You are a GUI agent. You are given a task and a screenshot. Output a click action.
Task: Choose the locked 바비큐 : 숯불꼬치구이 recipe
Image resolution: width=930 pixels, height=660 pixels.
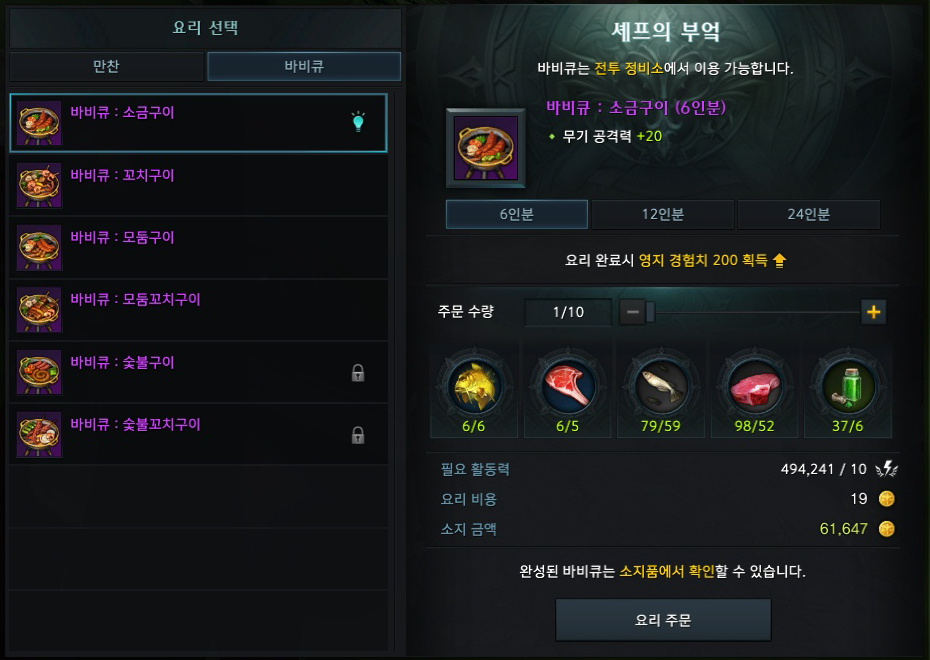(198, 434)
